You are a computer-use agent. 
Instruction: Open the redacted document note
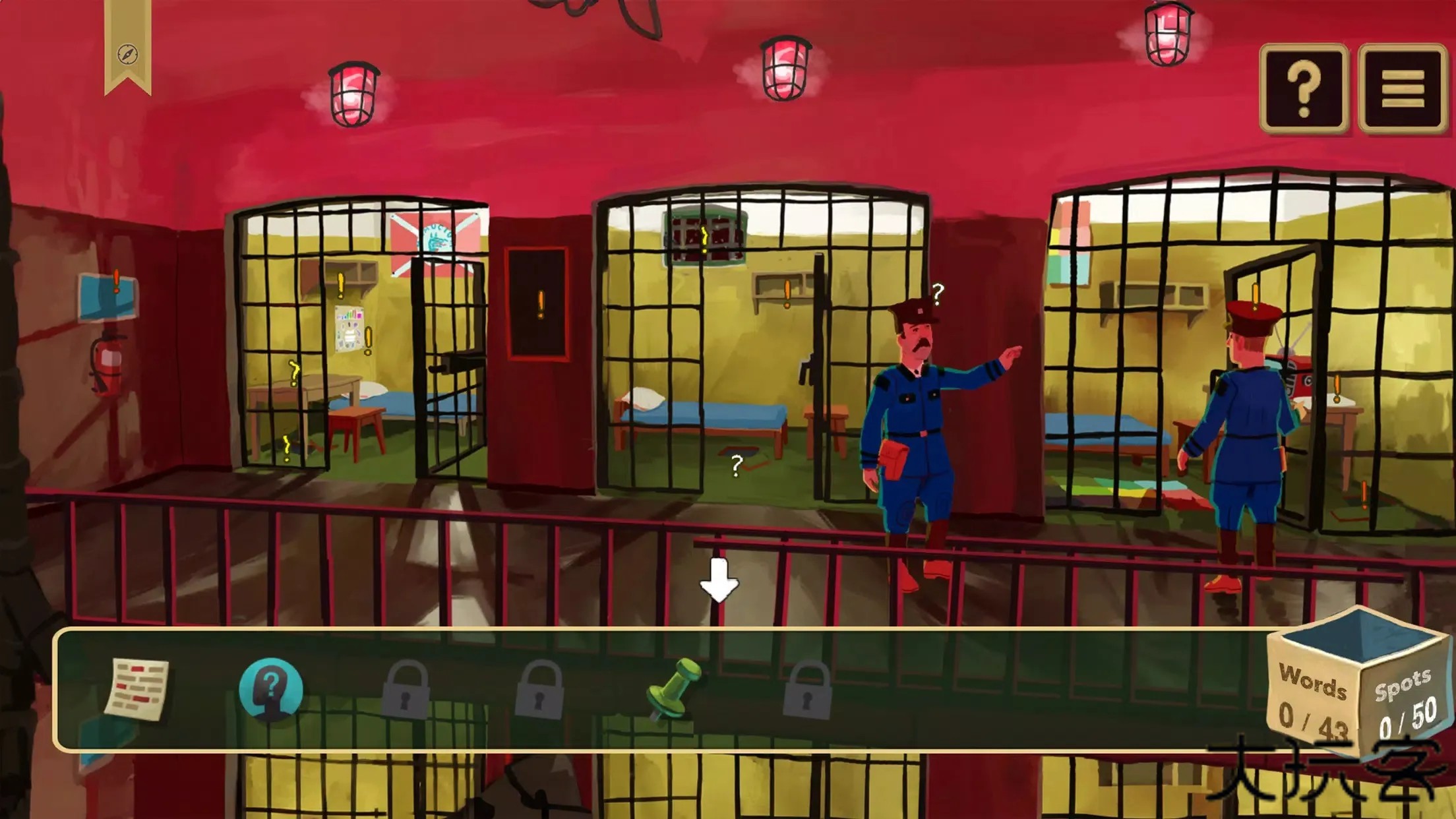point(136,689)
